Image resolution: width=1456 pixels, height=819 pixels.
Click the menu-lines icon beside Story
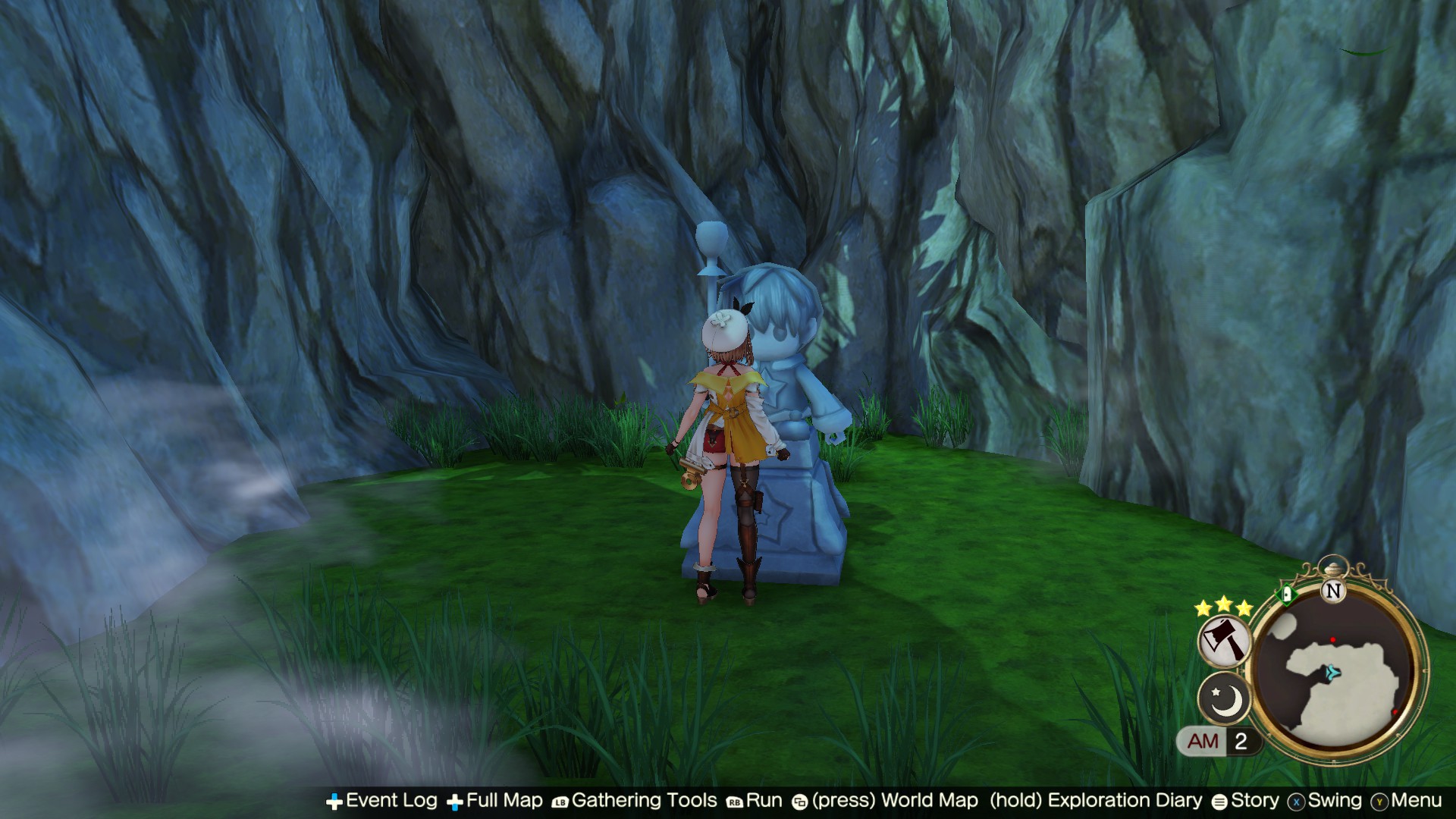(x=1218, y=801)
